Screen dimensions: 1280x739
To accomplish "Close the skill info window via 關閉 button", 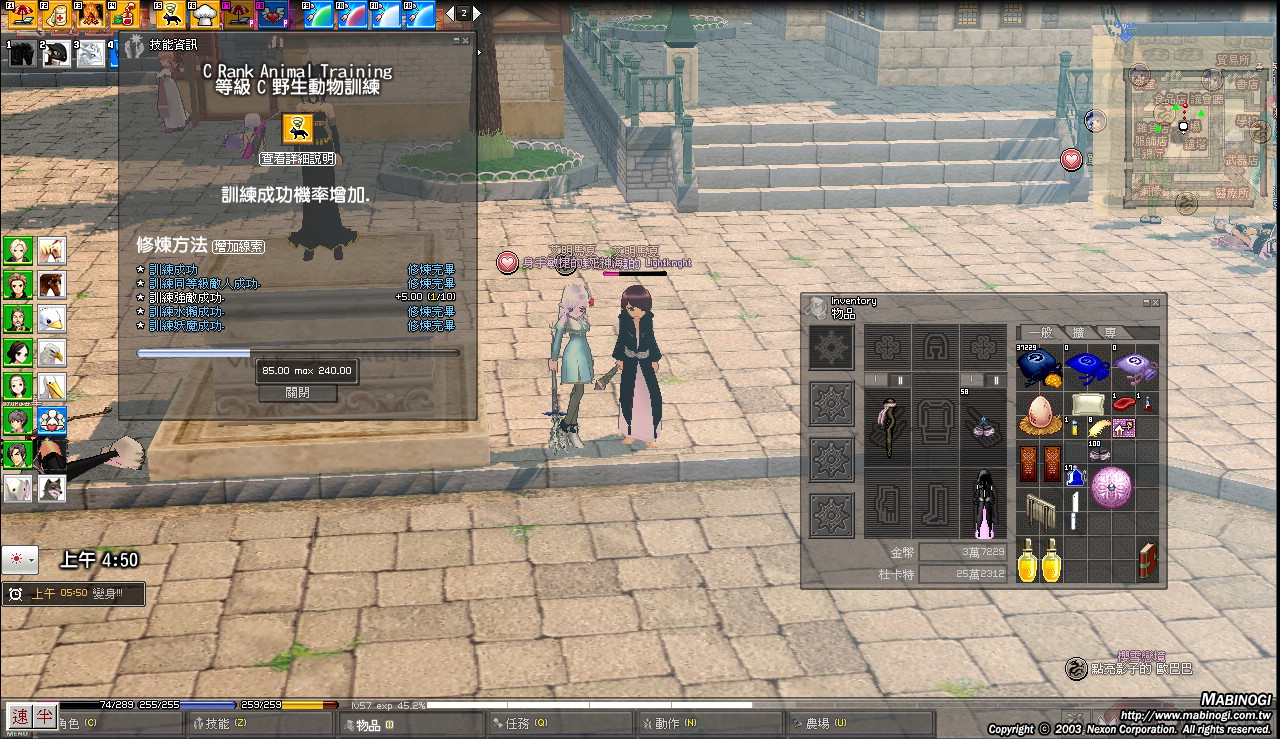I will tap(297, 393).
